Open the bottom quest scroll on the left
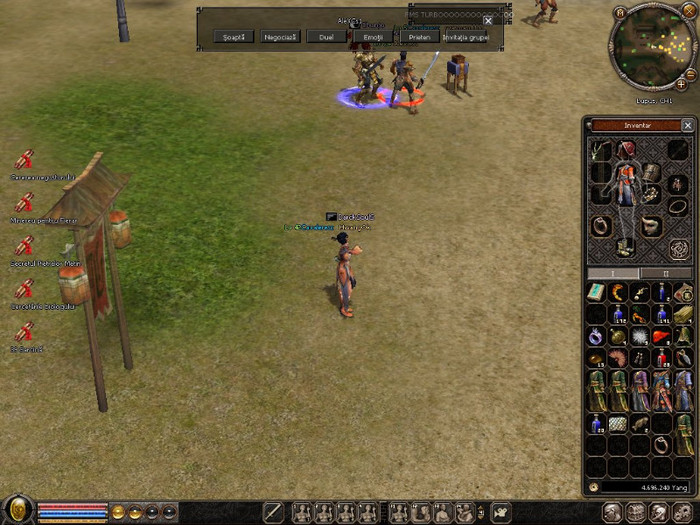The width and height of the screenshot is (700, 525). [25, 332]
